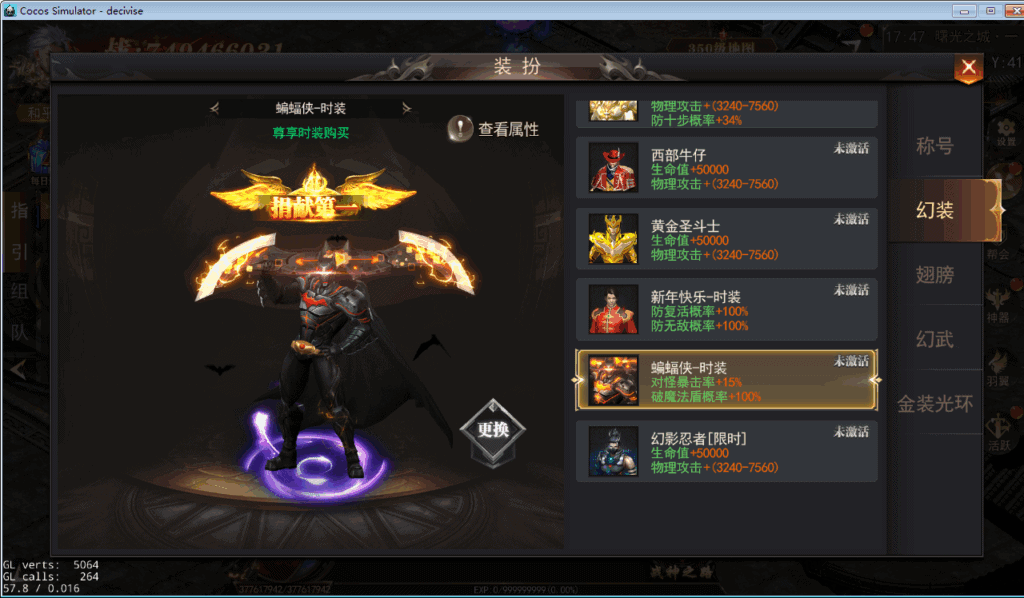The width and height of the screenshot is (1024, 598).
Task: Close the Cocos Simulator window
Action: 1010,10
